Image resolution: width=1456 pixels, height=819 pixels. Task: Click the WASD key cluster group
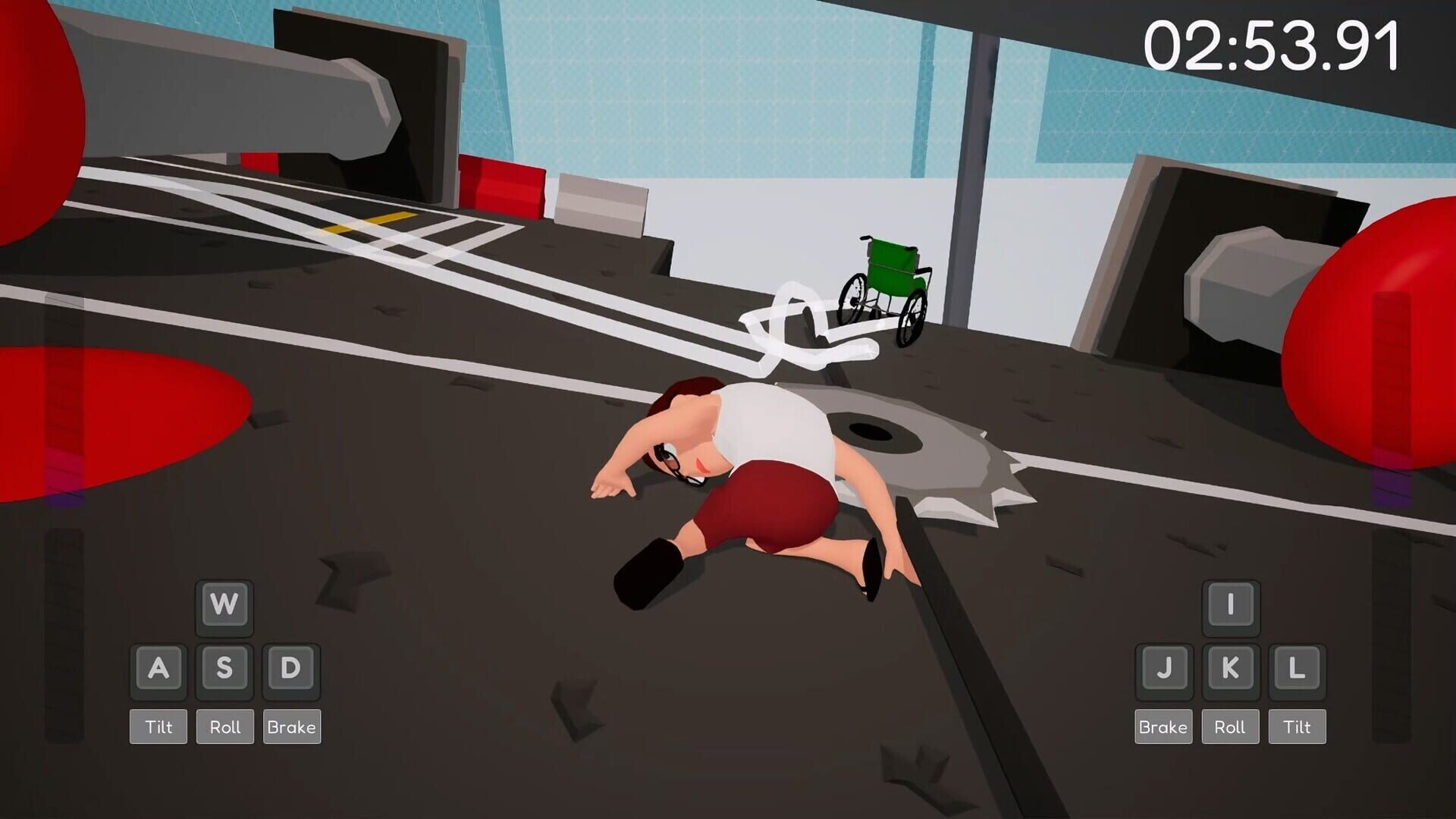tap(224, 637)
